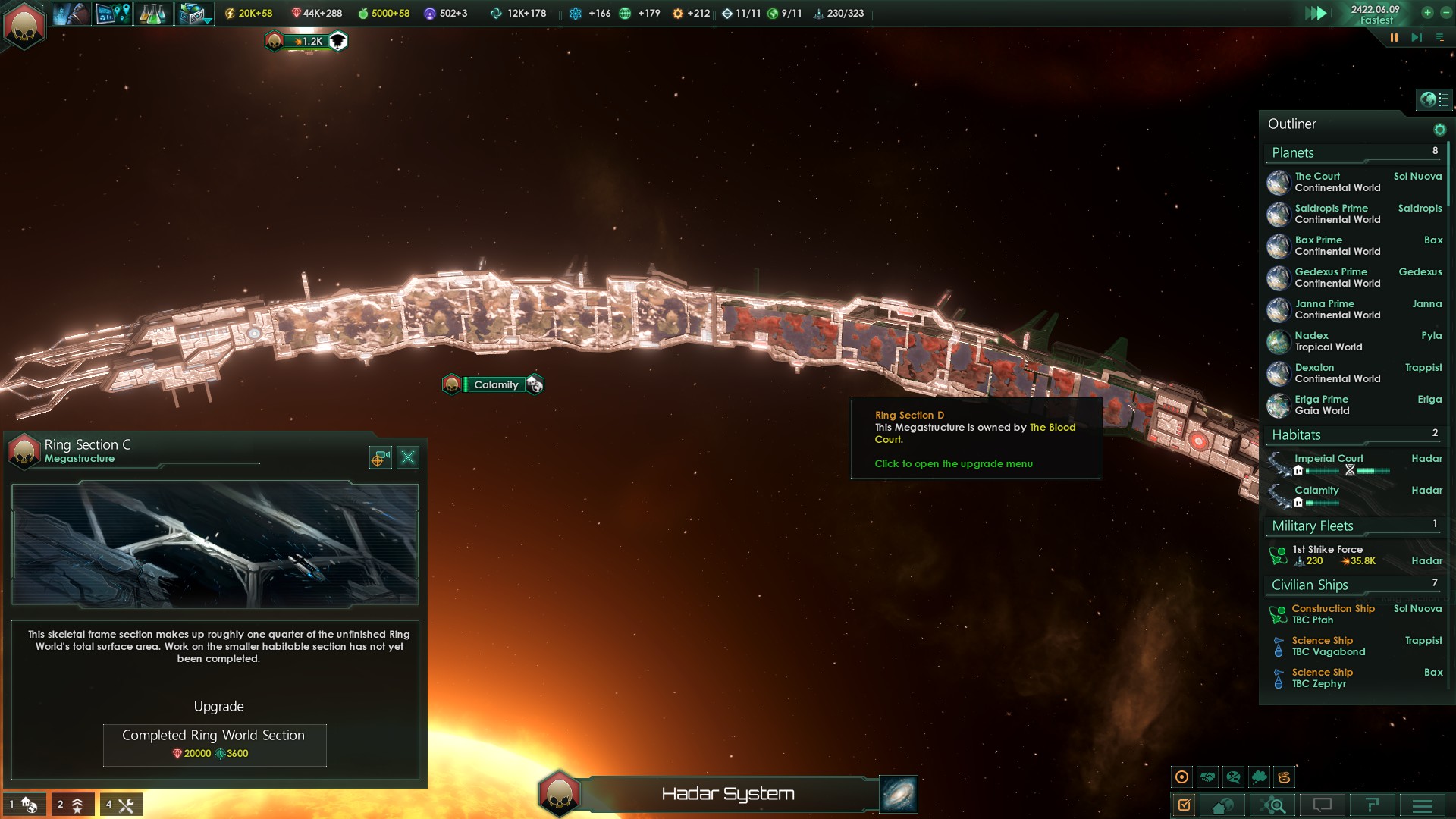
Task: Focus camera on Ring Section C
Action: (380, 457)
